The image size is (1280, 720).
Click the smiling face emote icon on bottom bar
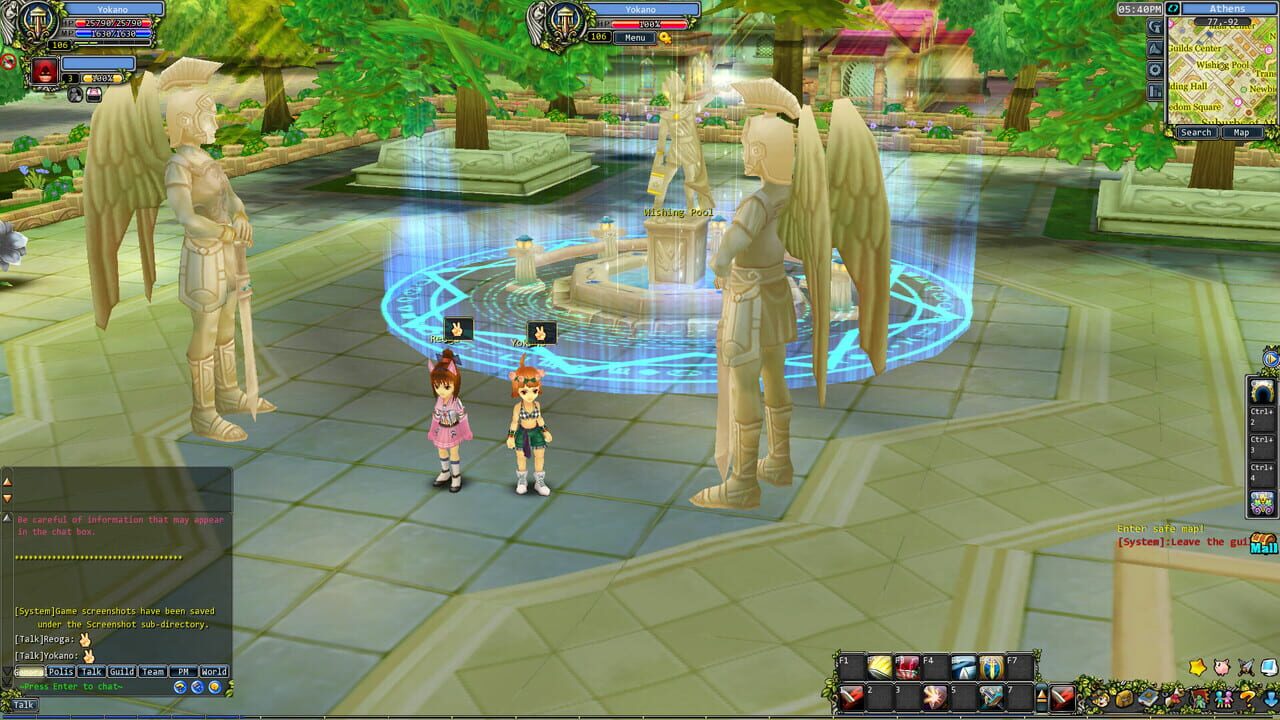(x=1101, y=701)
